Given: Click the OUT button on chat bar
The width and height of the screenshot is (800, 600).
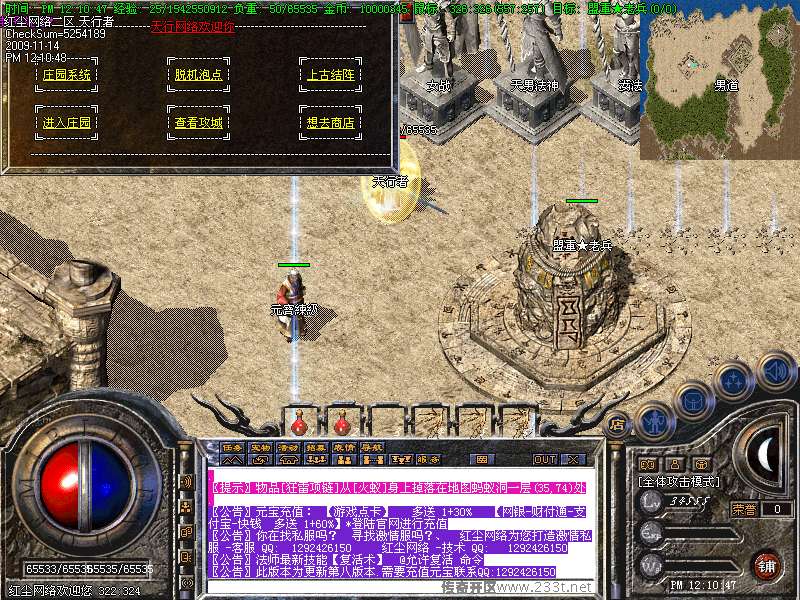Looking at the screenshot, I should pos(545,459).
